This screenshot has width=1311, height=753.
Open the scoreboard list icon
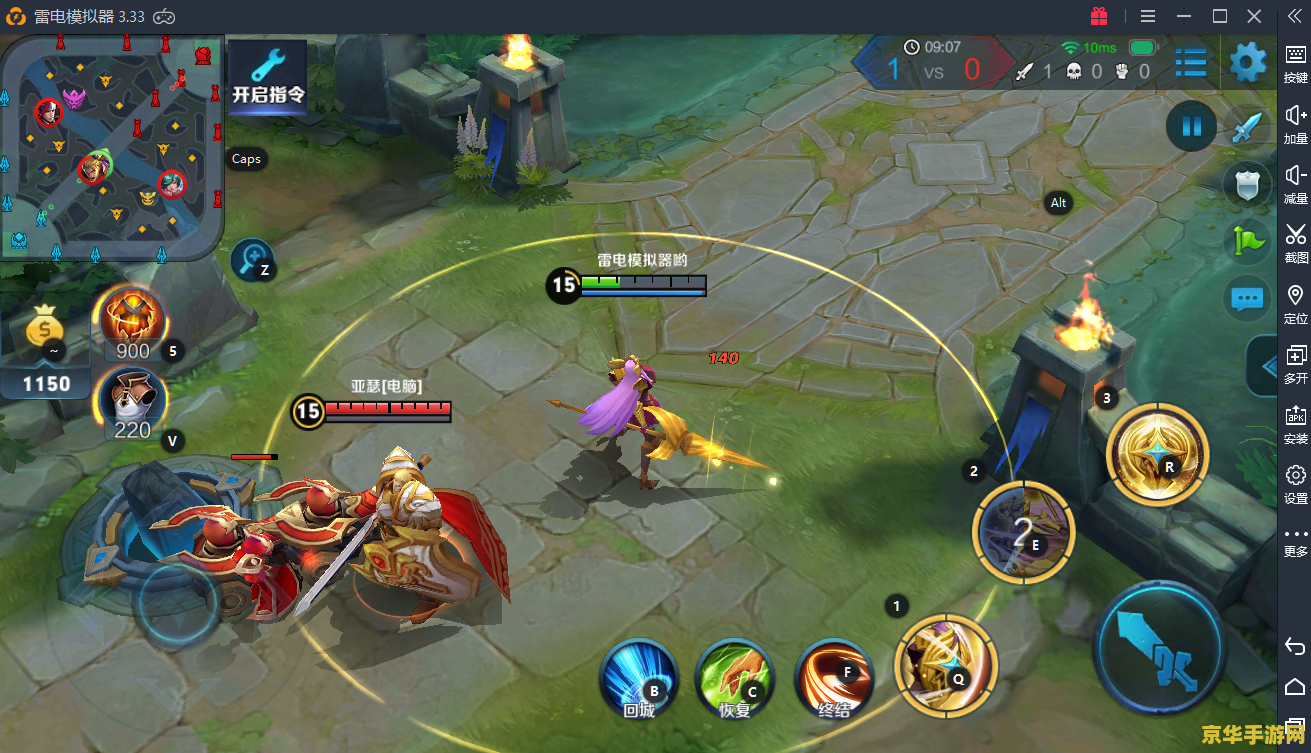tap(1190, 64)
